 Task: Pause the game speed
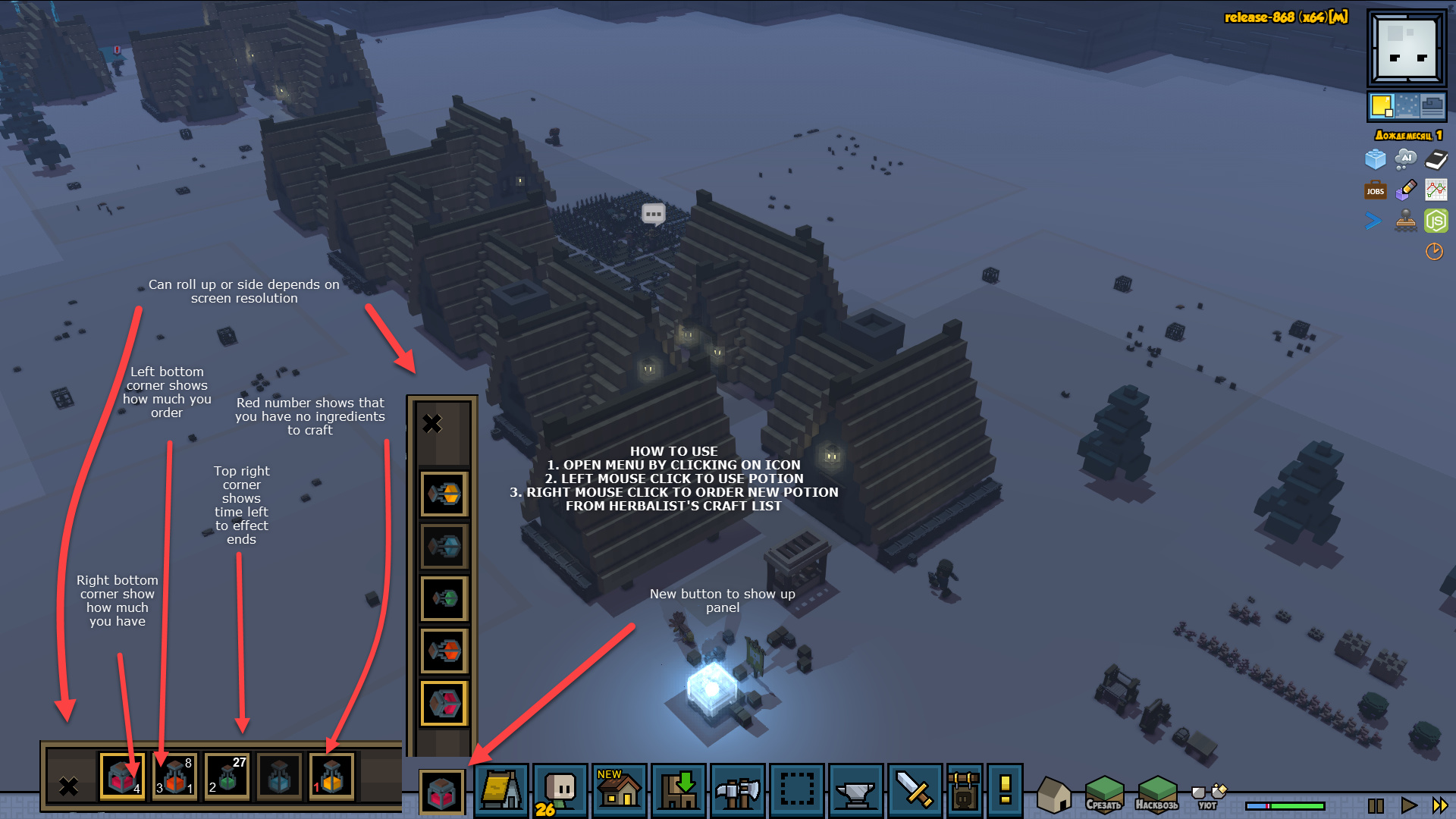tap(1376, 805)
